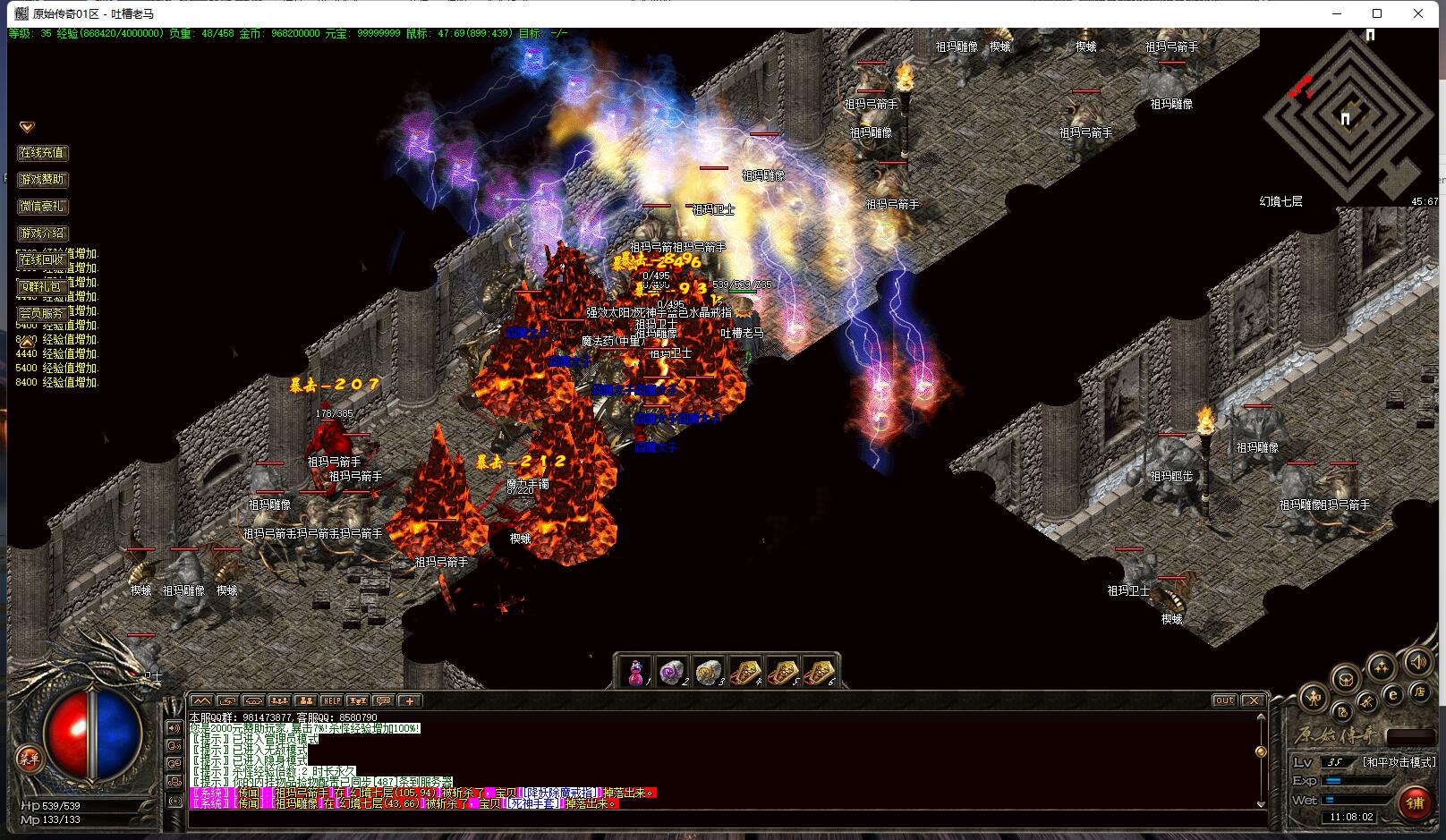
Task: Open the 店 shop button
Action: pyautogui.click(x=1419, y=692)
